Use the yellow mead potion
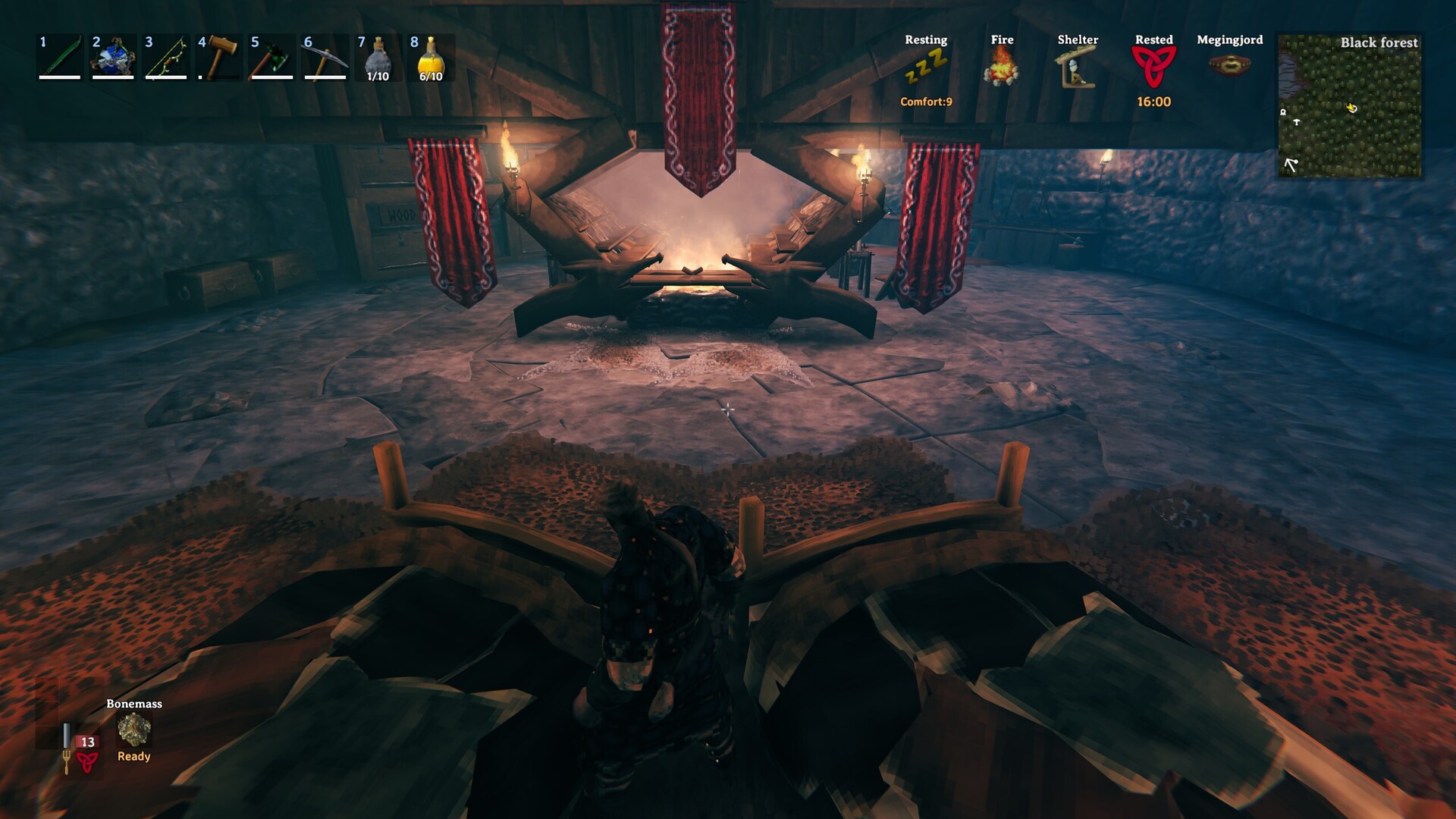1456x819 pixels. point(431,57)
